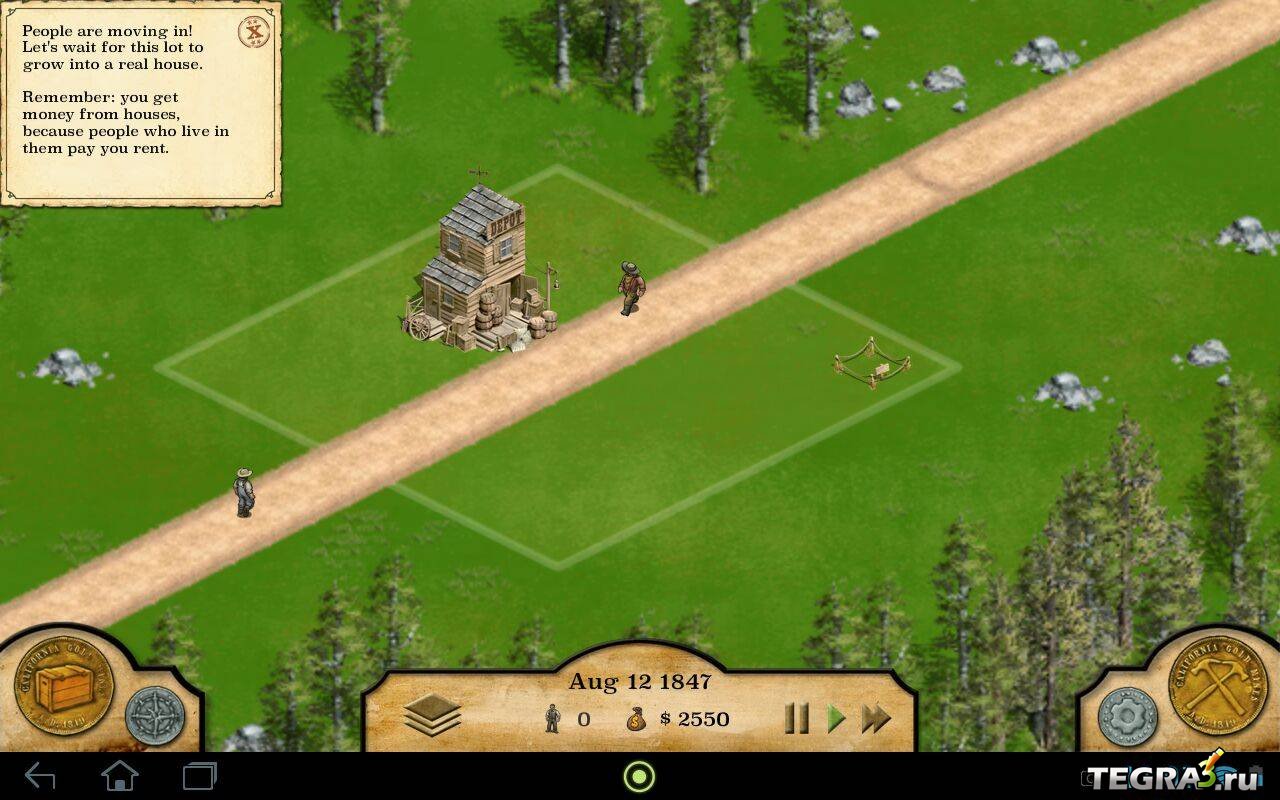This screenshot has width=1280, height=800.
Task: Open the wooden crate coin menu
Action: pyautogui.click(x=64, y=687)
